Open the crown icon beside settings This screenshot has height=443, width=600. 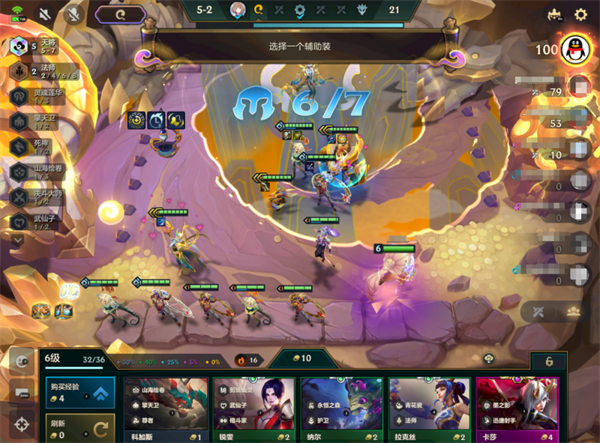coord(554,15)
